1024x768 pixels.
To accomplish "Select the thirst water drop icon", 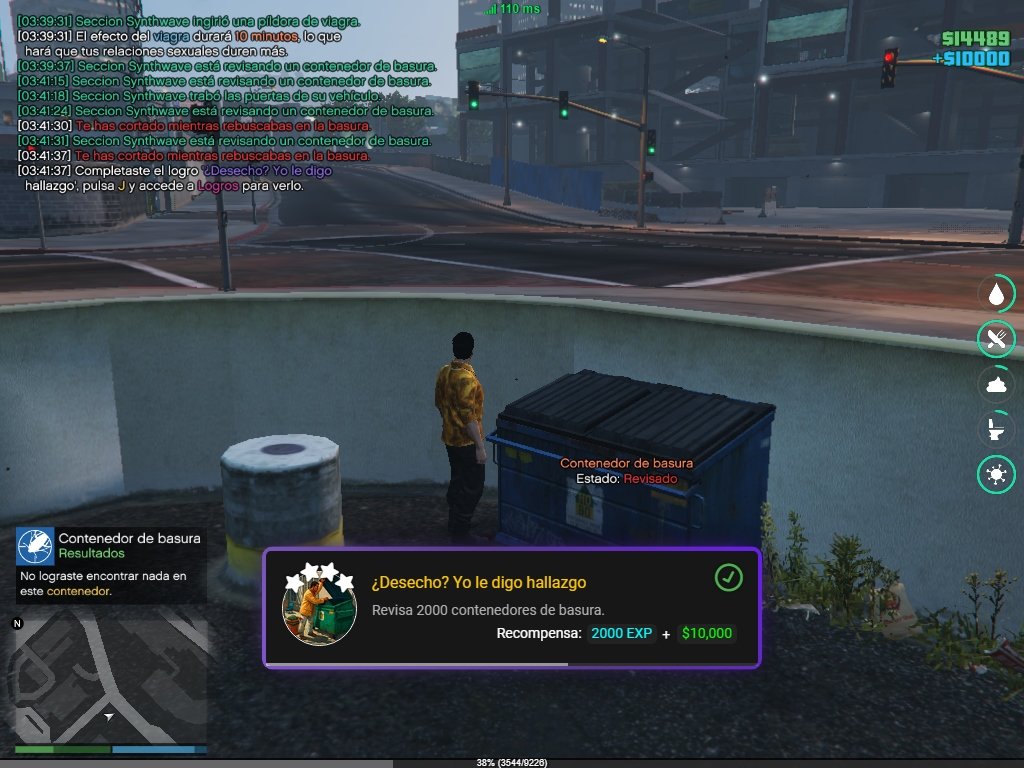I will pyautogui.click(x=996, y=294).
